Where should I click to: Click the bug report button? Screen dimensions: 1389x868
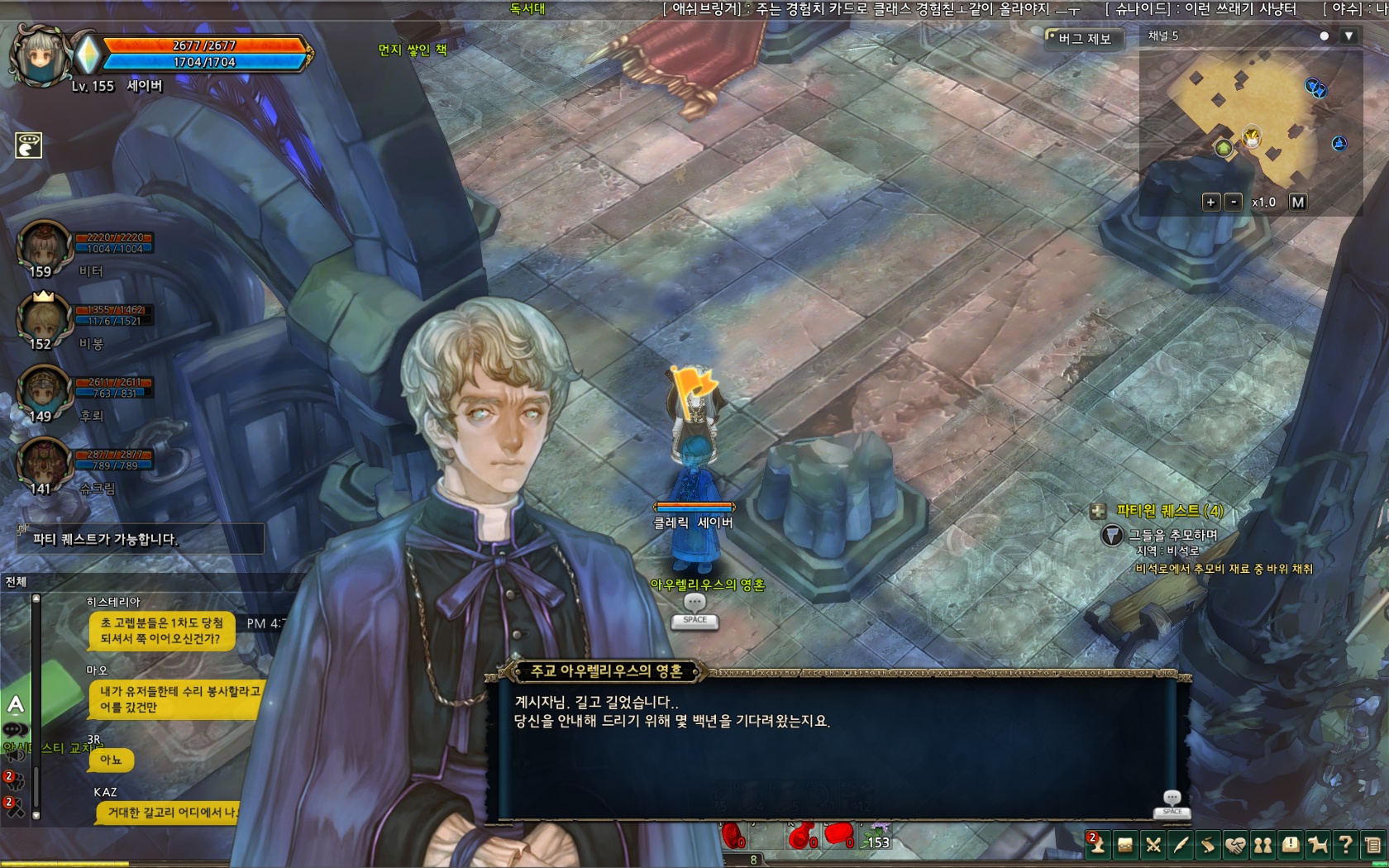pos(1084,39)
